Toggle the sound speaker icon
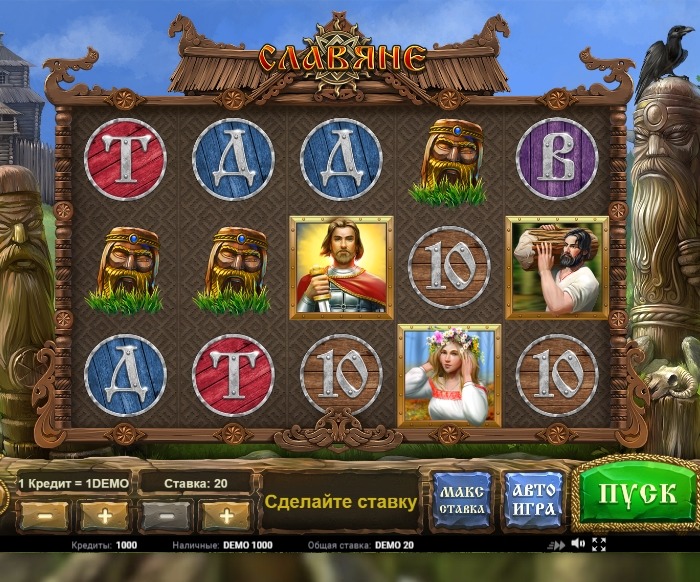Image resolution: width=700 pixels, height=582 pixels. tap(577, 545)
